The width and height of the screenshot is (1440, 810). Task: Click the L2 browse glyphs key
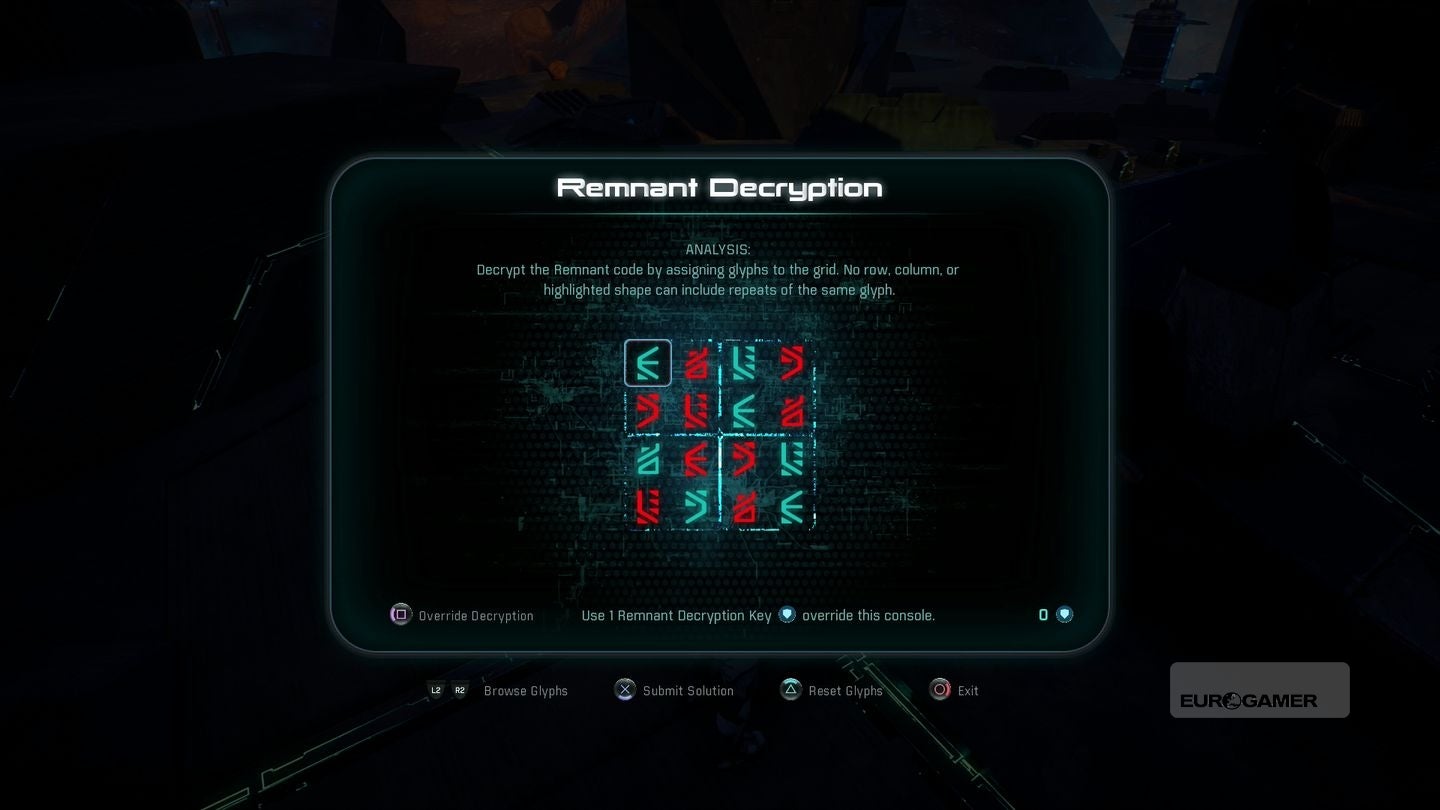[435, 690]
